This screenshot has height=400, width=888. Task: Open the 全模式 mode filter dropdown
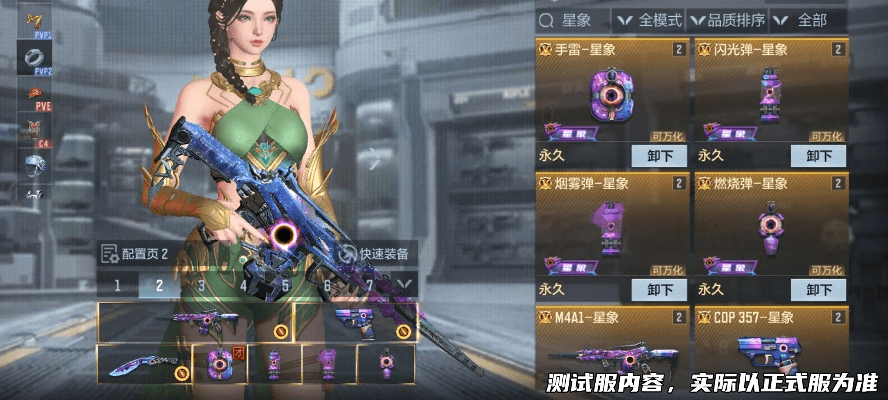pyautogui.click(x=650, y=20)
